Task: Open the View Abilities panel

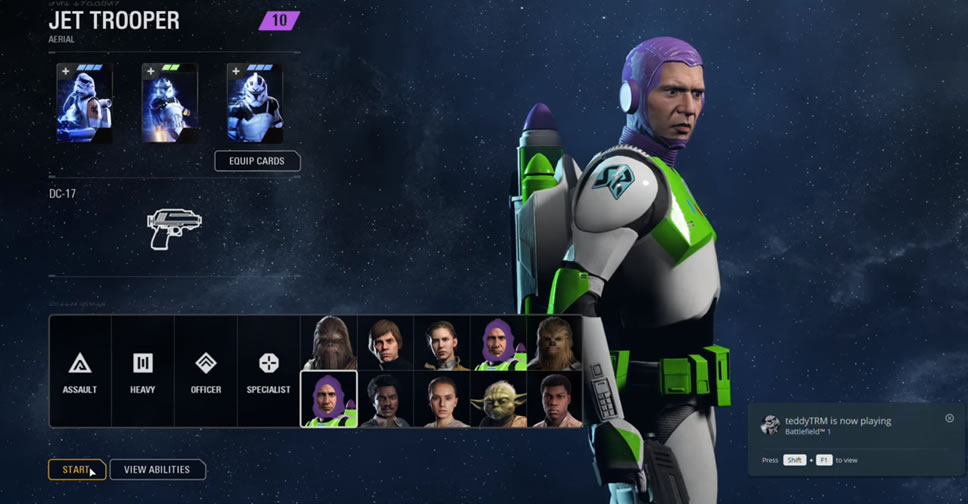Action: (157, 470)
